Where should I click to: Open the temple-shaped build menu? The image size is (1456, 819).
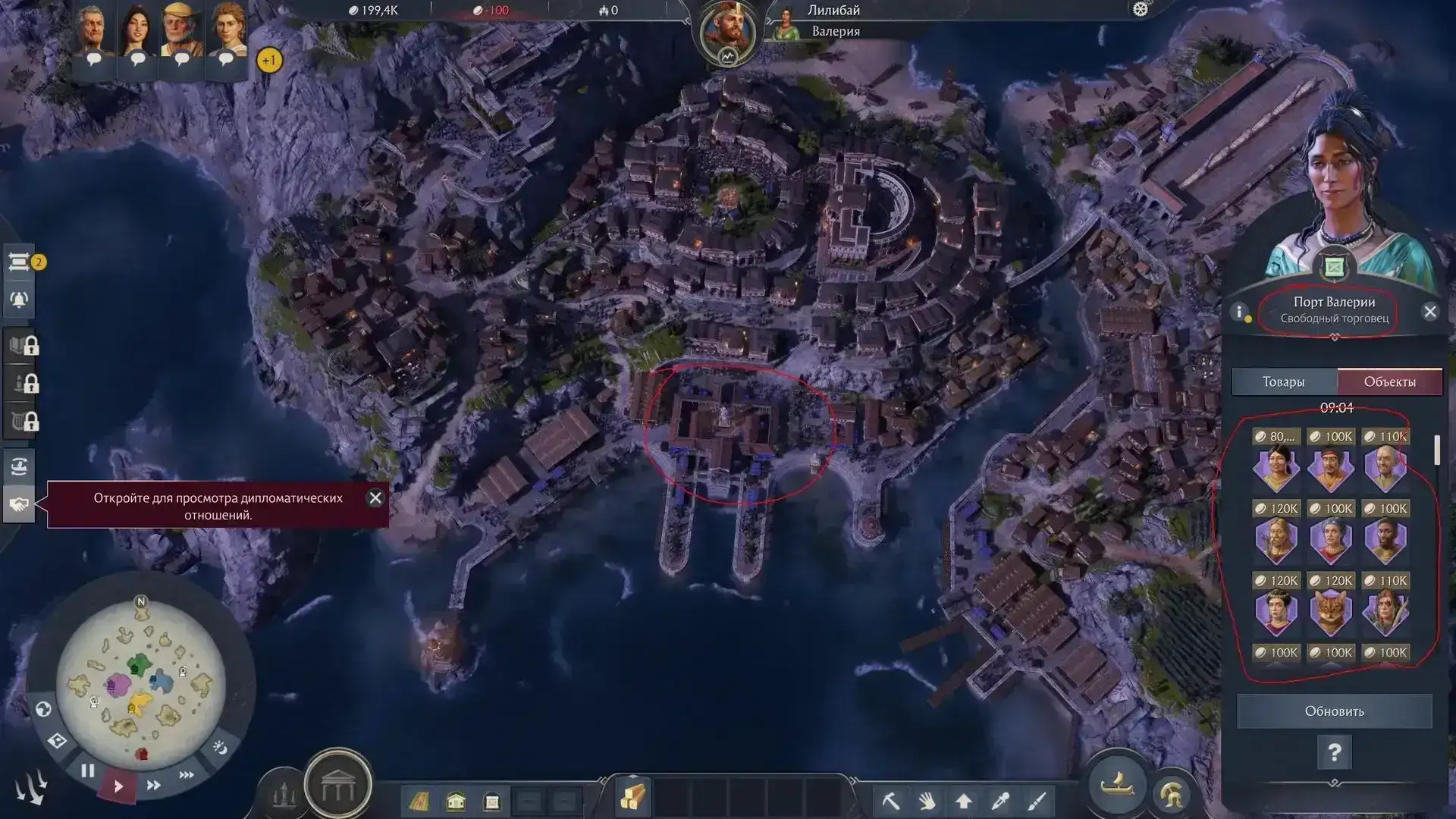[337, 788]
